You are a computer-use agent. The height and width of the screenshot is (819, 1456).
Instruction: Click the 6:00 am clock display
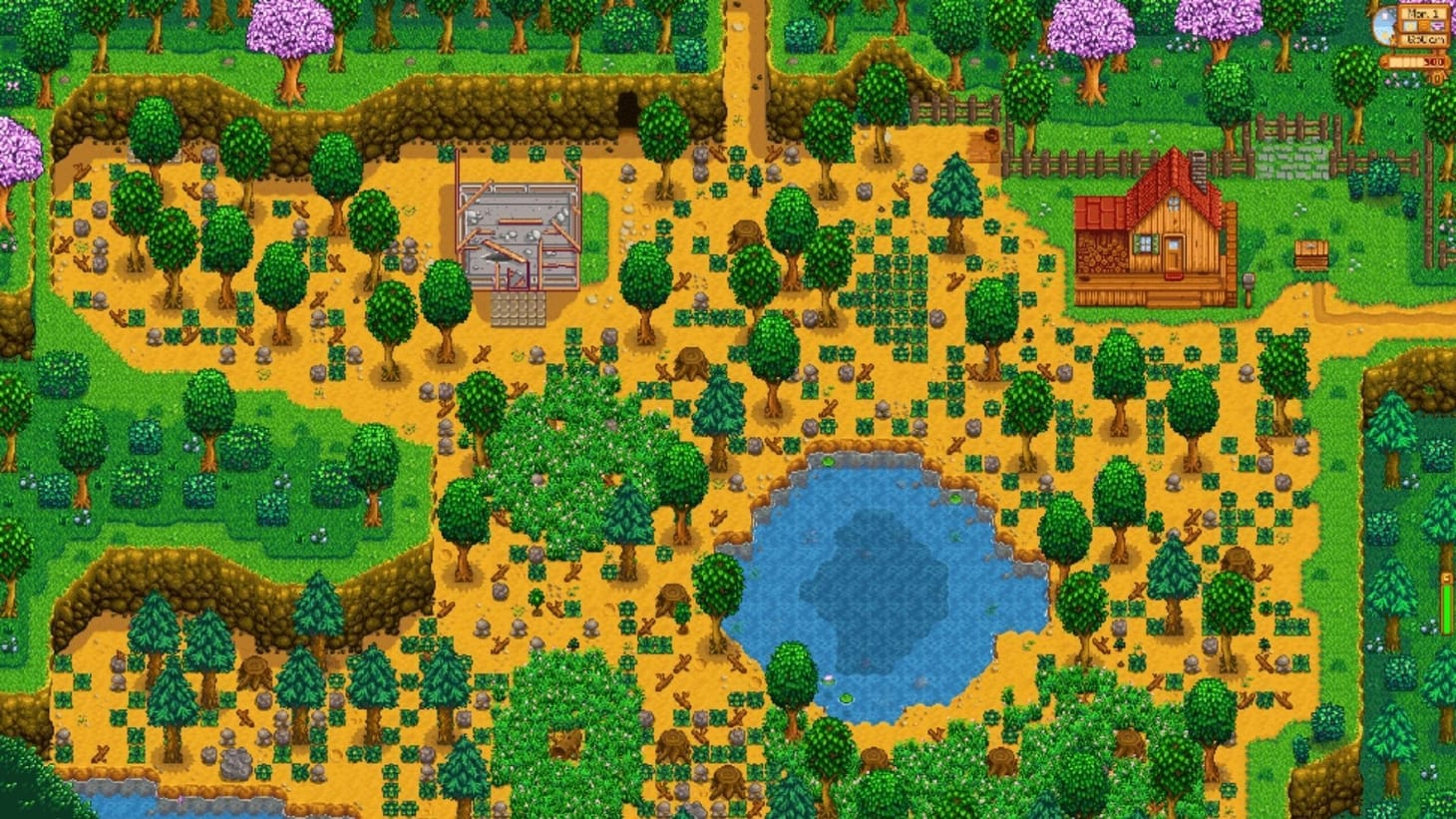pos(1424,39)
